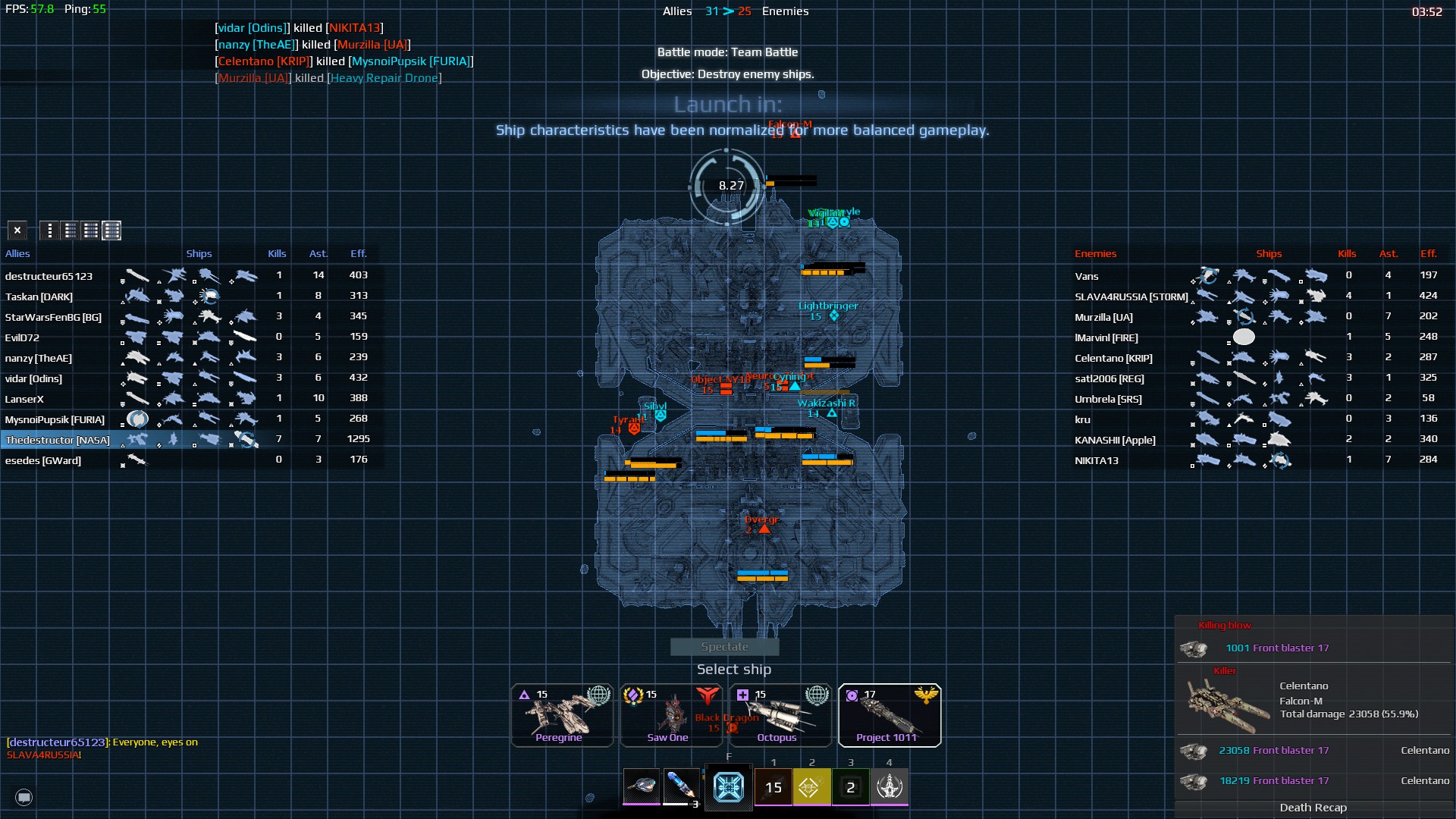Switch scoreboard to the most detailed view
This screenshot has width=1456, height=819.
(111, 230)
